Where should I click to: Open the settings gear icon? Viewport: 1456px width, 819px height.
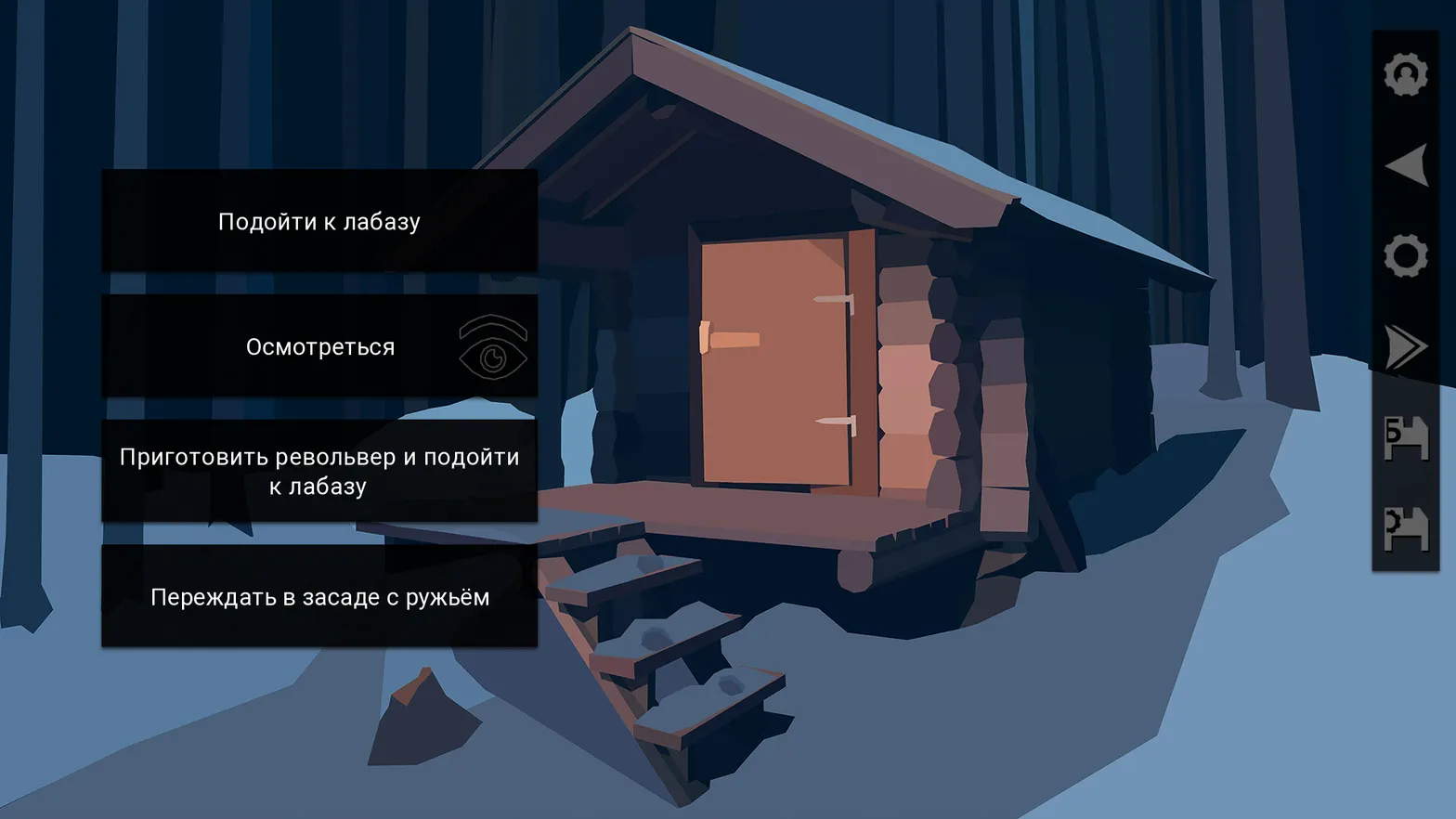pyautogui.click(x=1407, y=256)
